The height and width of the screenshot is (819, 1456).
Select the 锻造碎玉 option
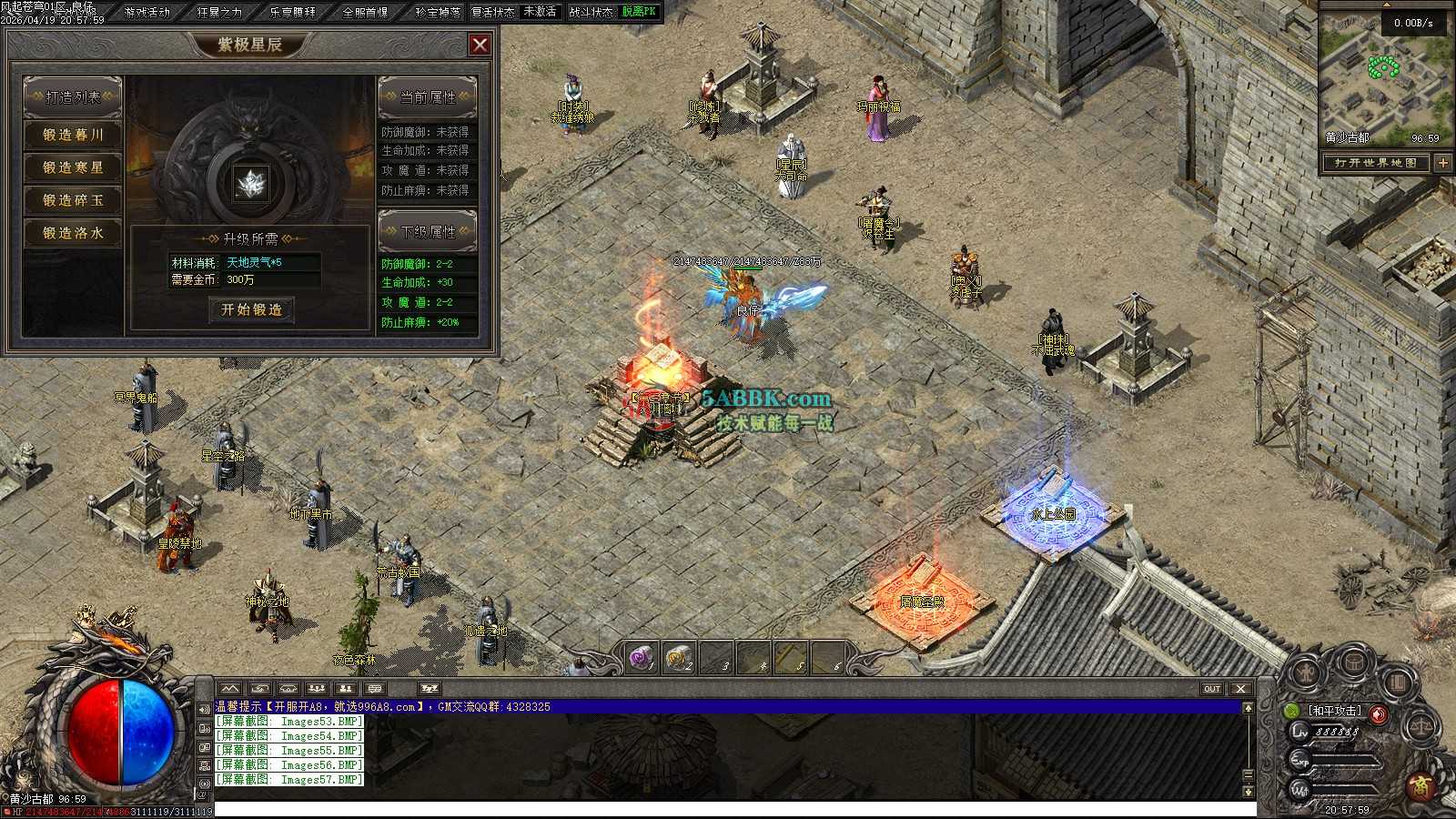tap(73, 200)
